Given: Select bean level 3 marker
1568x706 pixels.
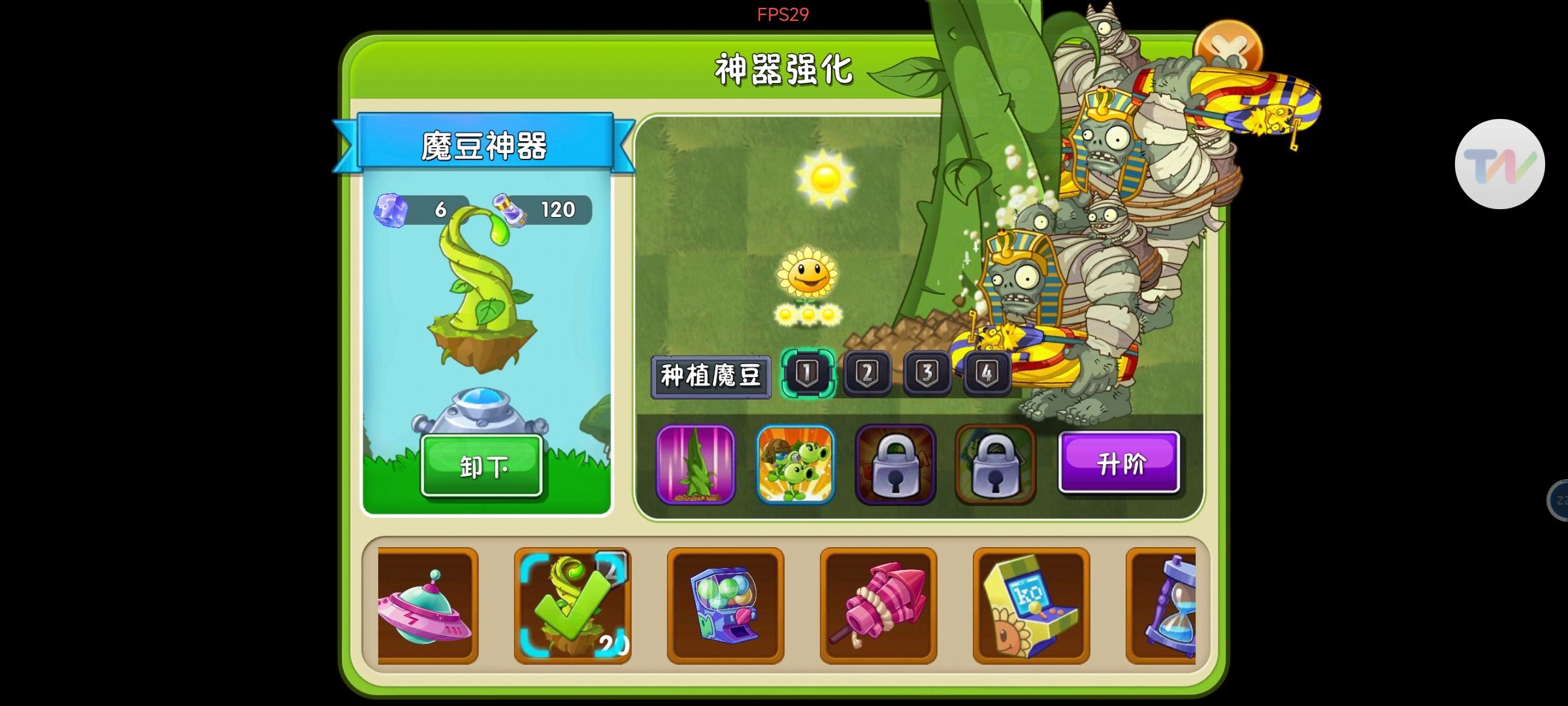Looking at the screenshot, I should click(927, 373).
